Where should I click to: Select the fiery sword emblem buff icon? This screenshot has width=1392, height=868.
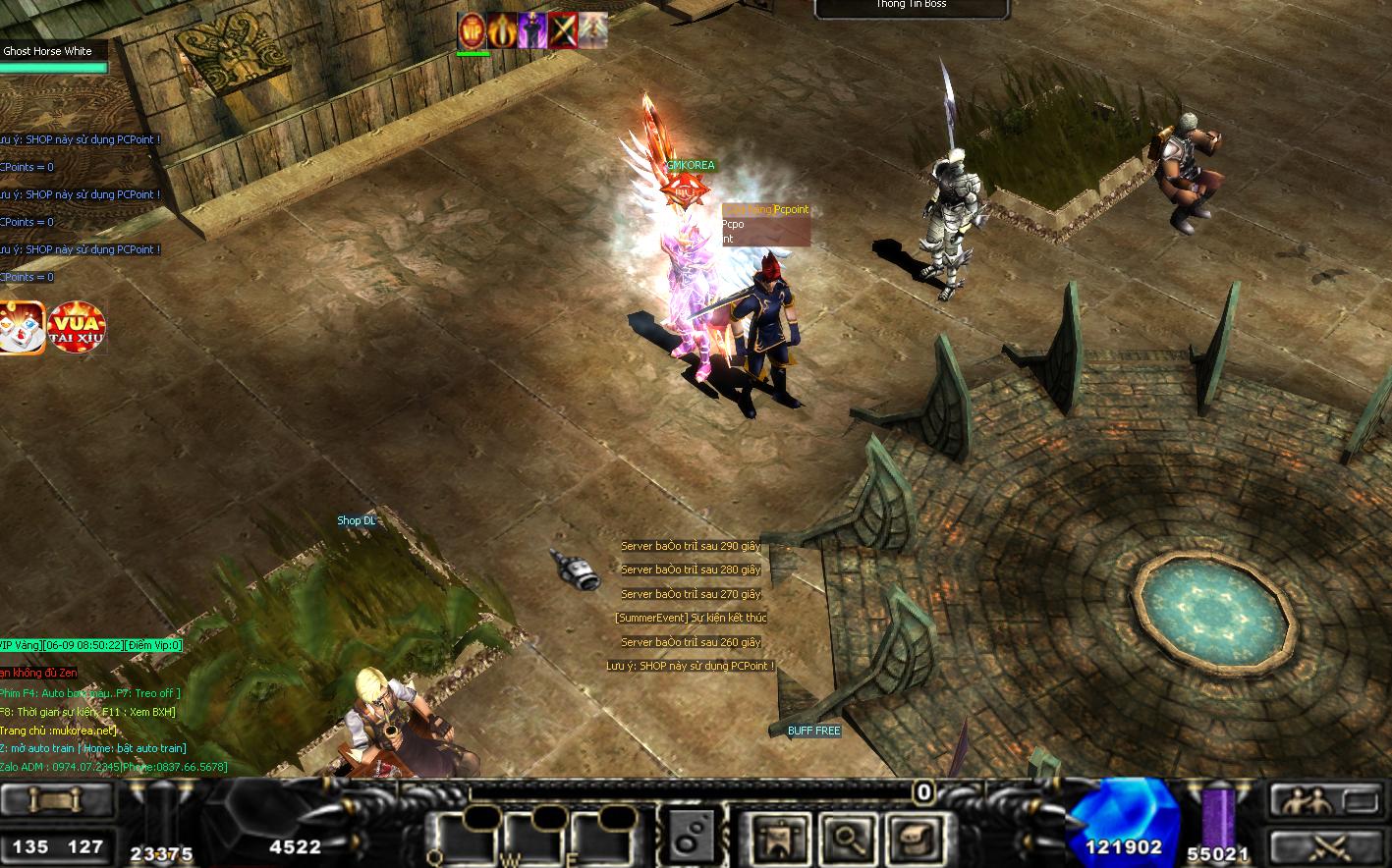[x=503, y=30]
